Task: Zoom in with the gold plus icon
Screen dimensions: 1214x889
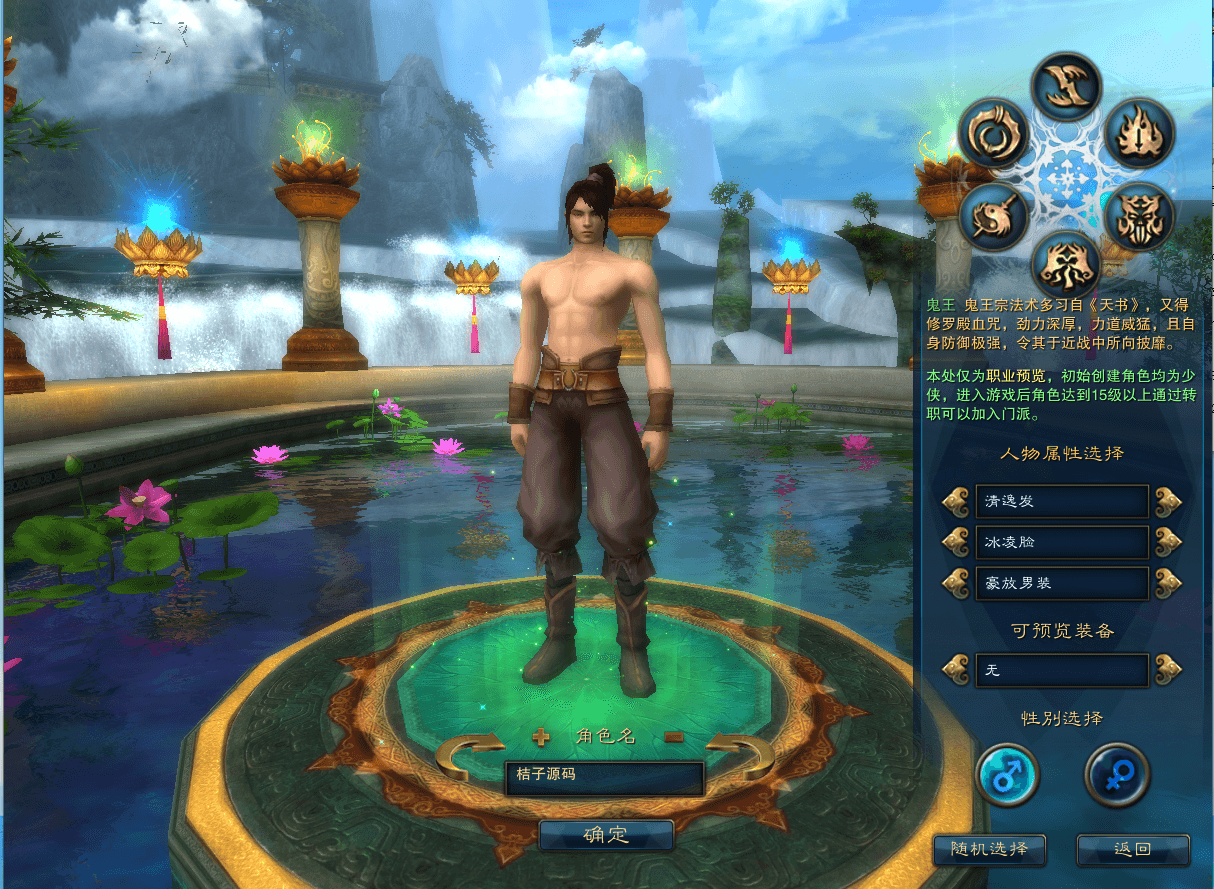Action: pyautogui.click(x=541, y=738)
